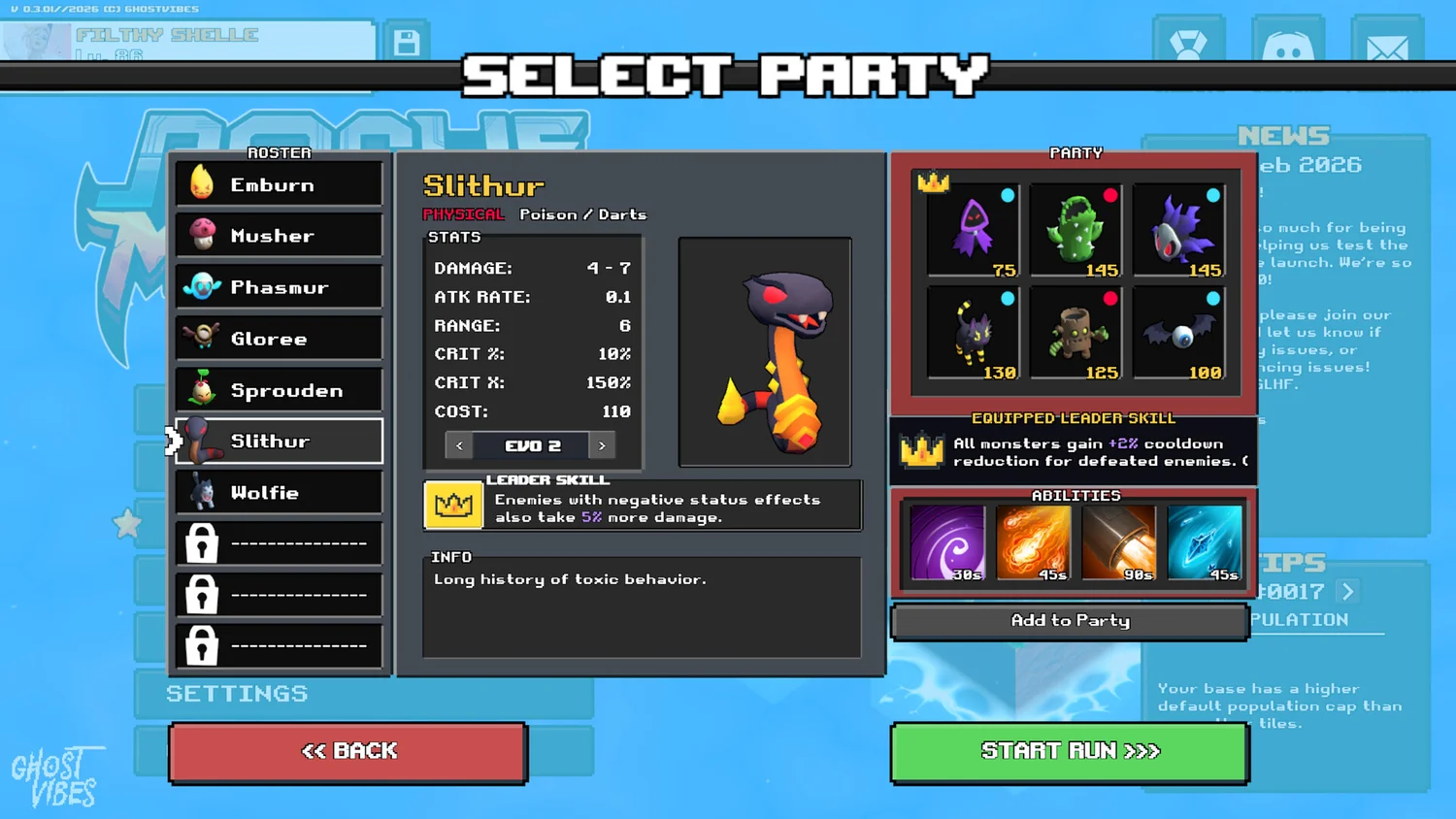The image size is (1456, 819).
Task: Choose Sprouden from the roster
Action: point(280,390)
